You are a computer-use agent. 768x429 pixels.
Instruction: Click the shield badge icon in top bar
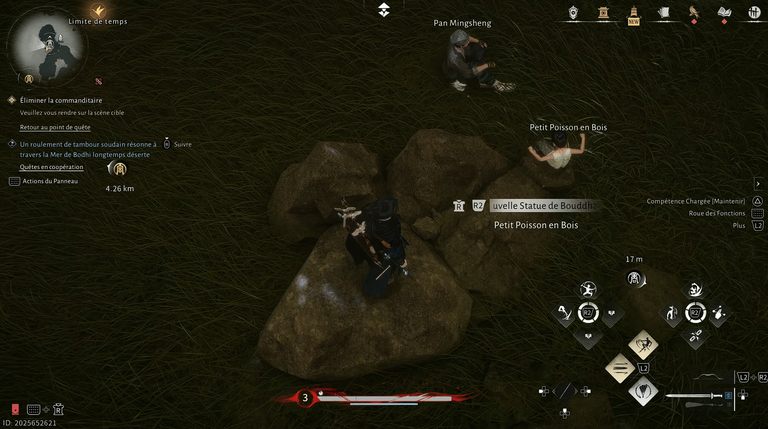pyautogui.click(x=573, y=13)
